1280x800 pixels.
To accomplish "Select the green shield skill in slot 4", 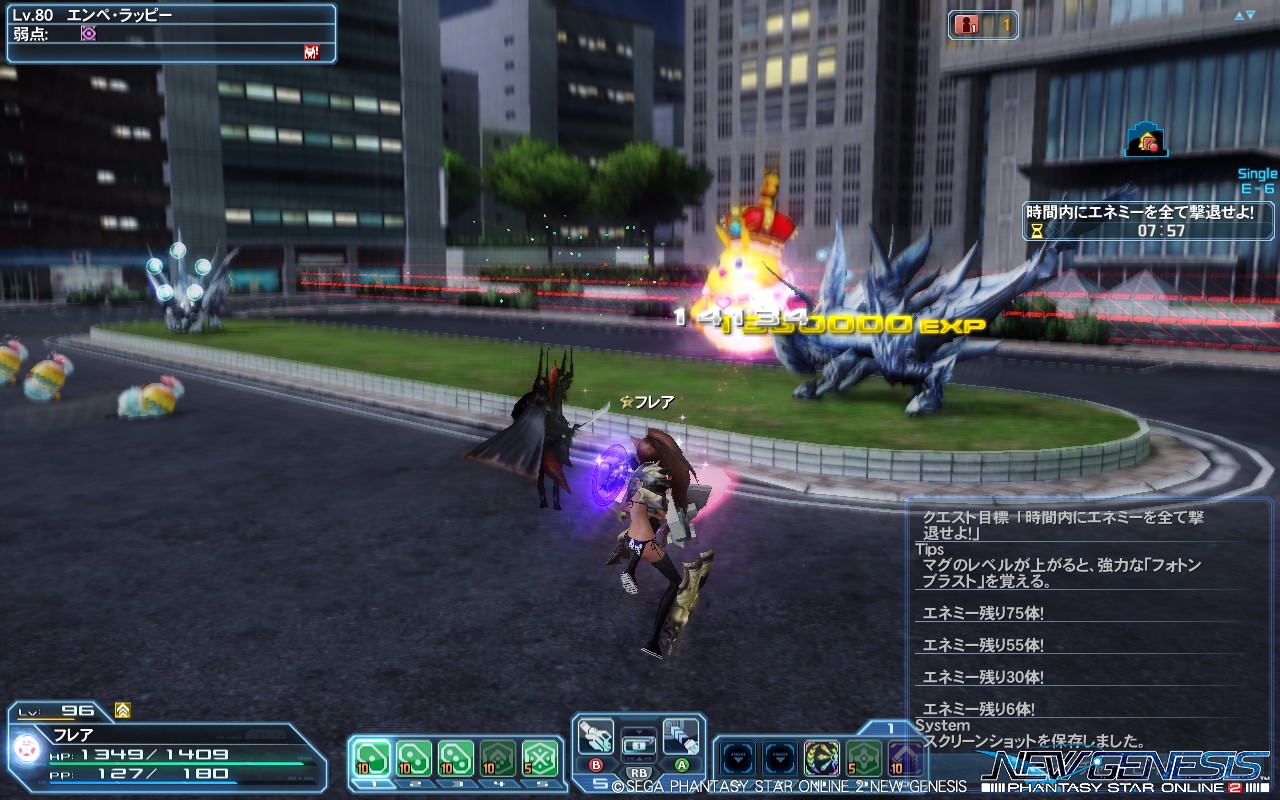I will click(497, 756).
